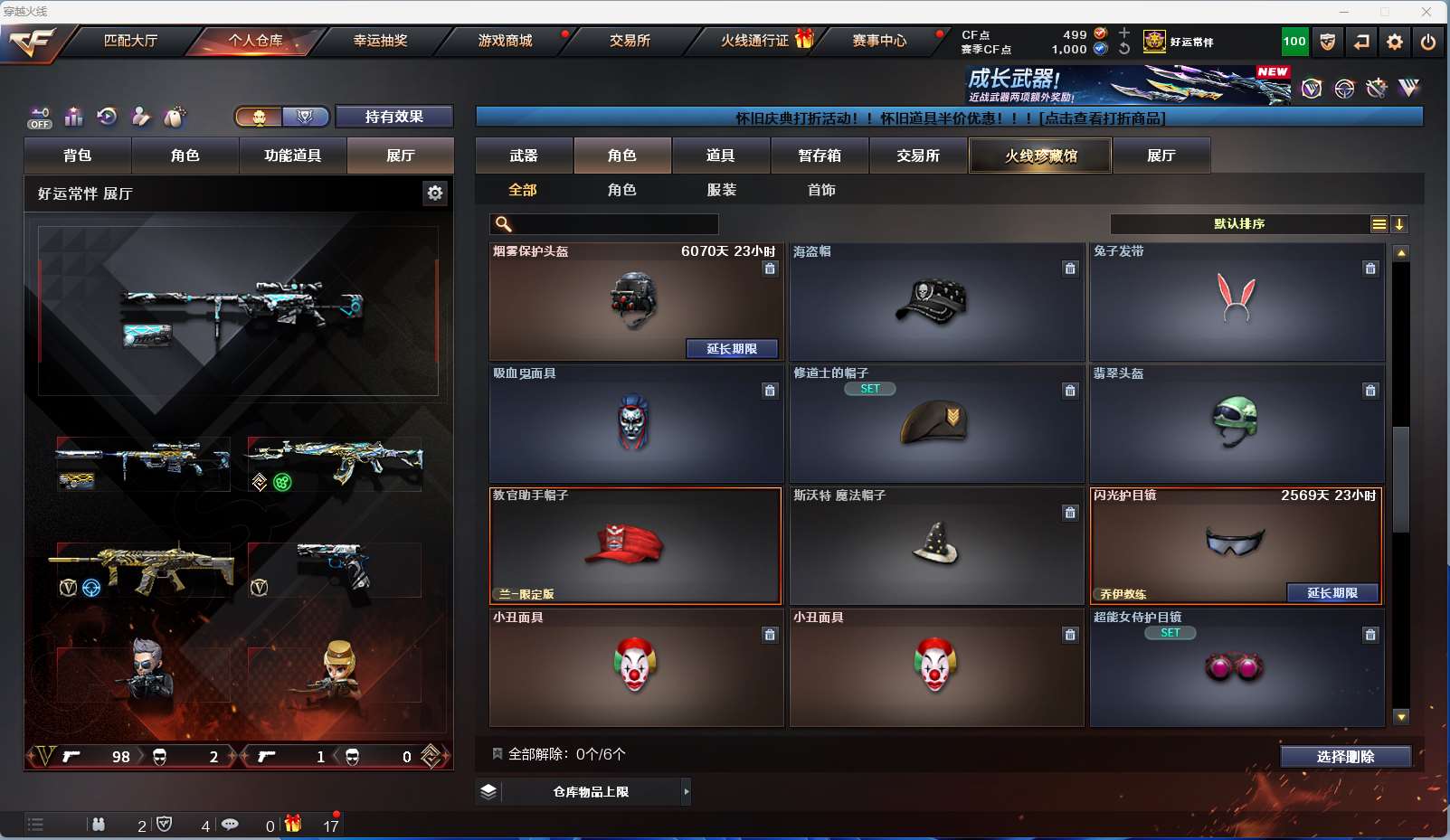Switch to the 功能道具 tab

pyautogui.click(x=292, y=156)
